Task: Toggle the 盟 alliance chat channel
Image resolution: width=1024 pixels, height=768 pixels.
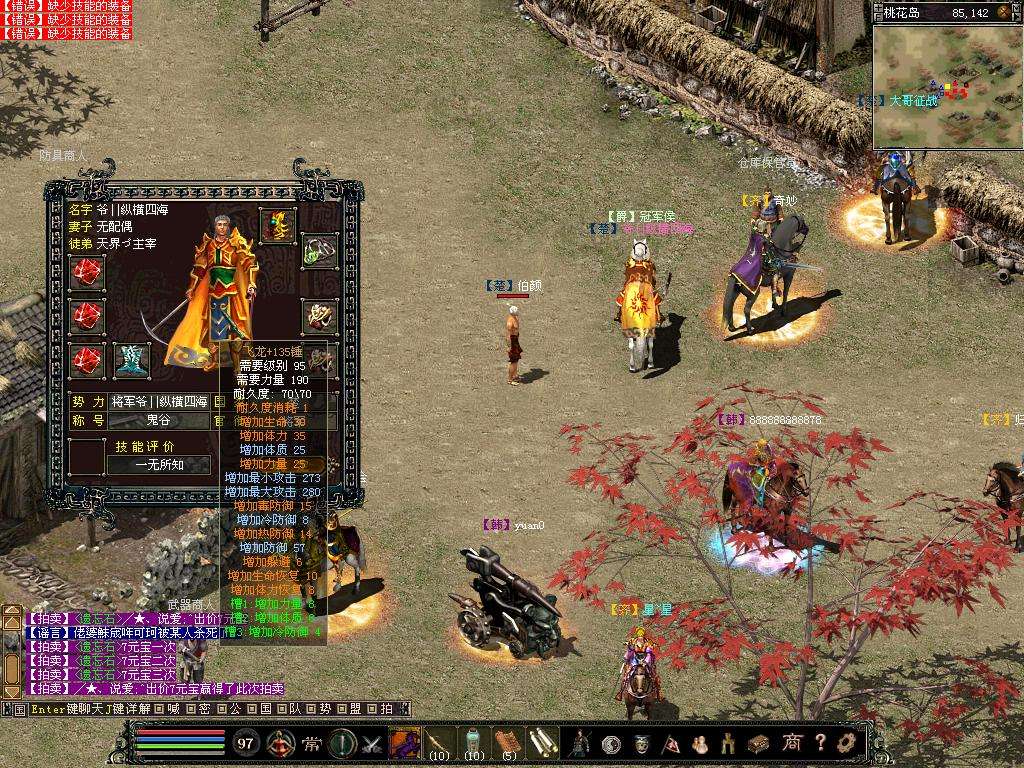Action: pos(355,709)
